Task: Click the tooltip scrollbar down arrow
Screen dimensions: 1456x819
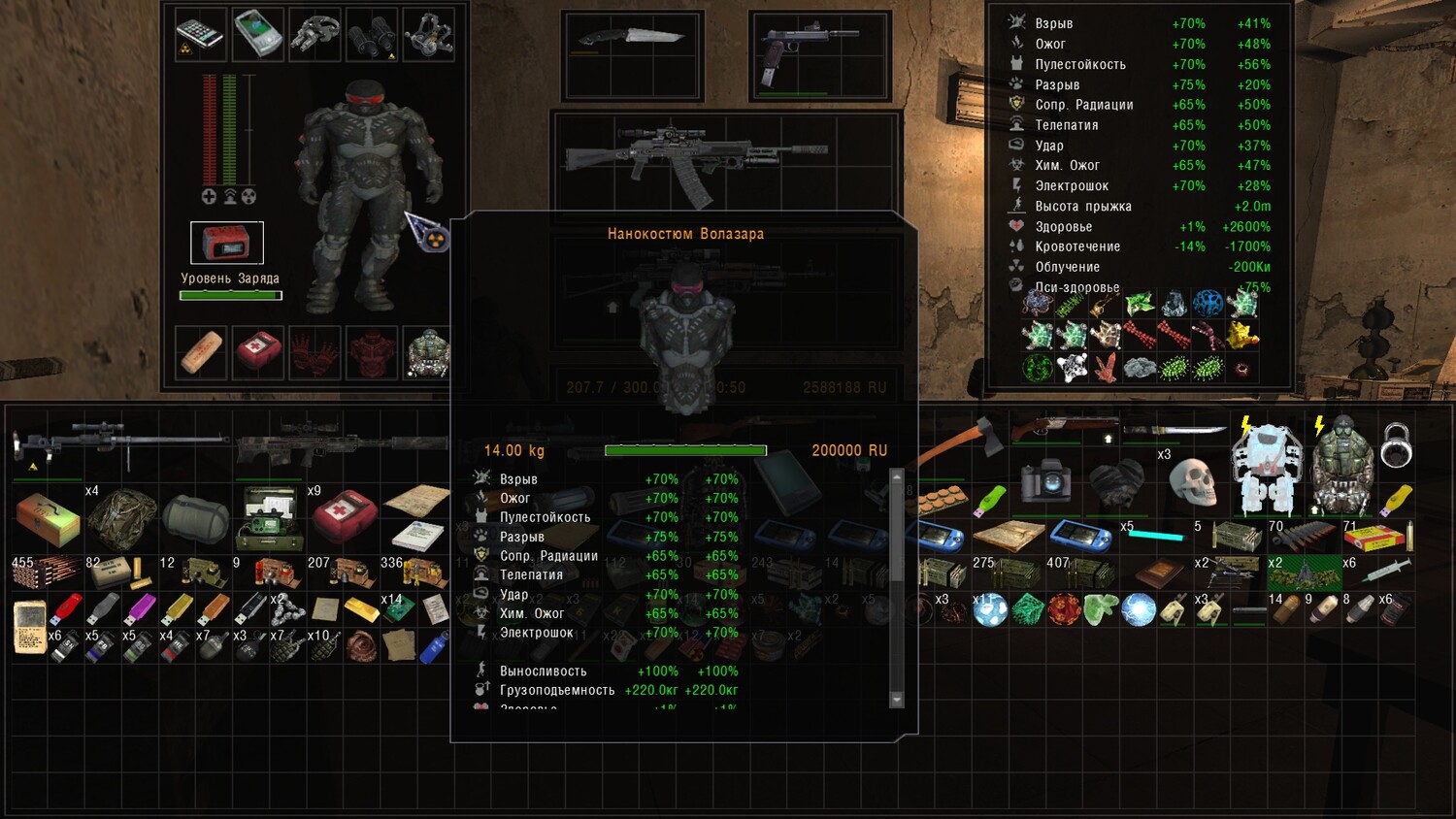Action: (897, 700)
